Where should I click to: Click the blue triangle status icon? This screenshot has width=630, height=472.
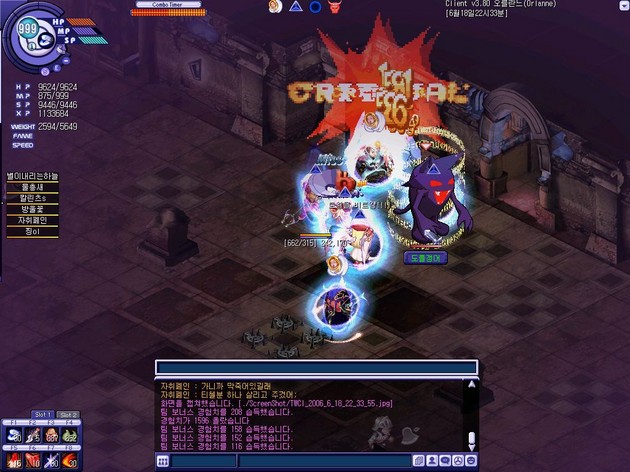pyautogui.click(x=295, y=7)
